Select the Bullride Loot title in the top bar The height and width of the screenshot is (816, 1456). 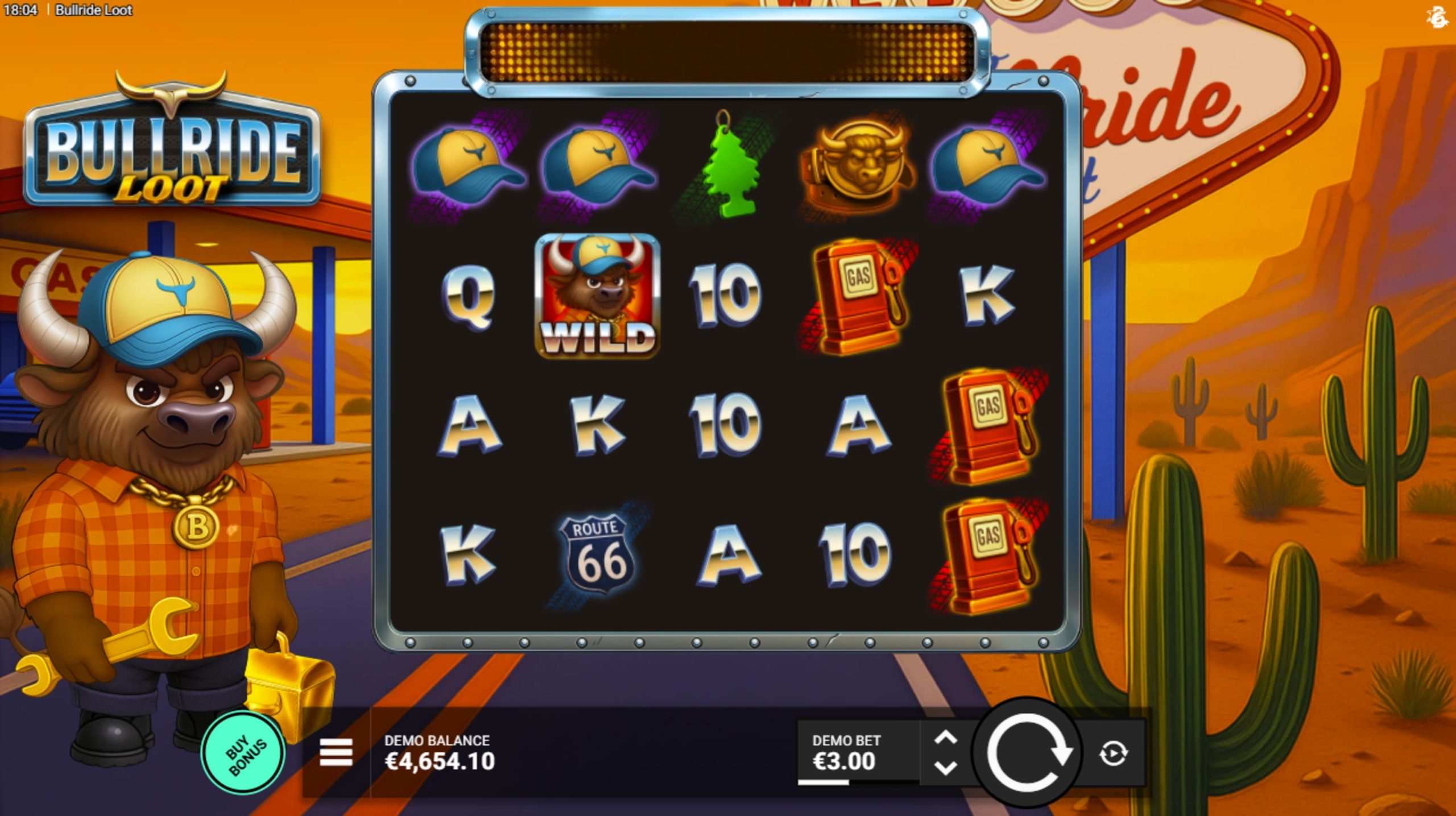tap(94, 10)
